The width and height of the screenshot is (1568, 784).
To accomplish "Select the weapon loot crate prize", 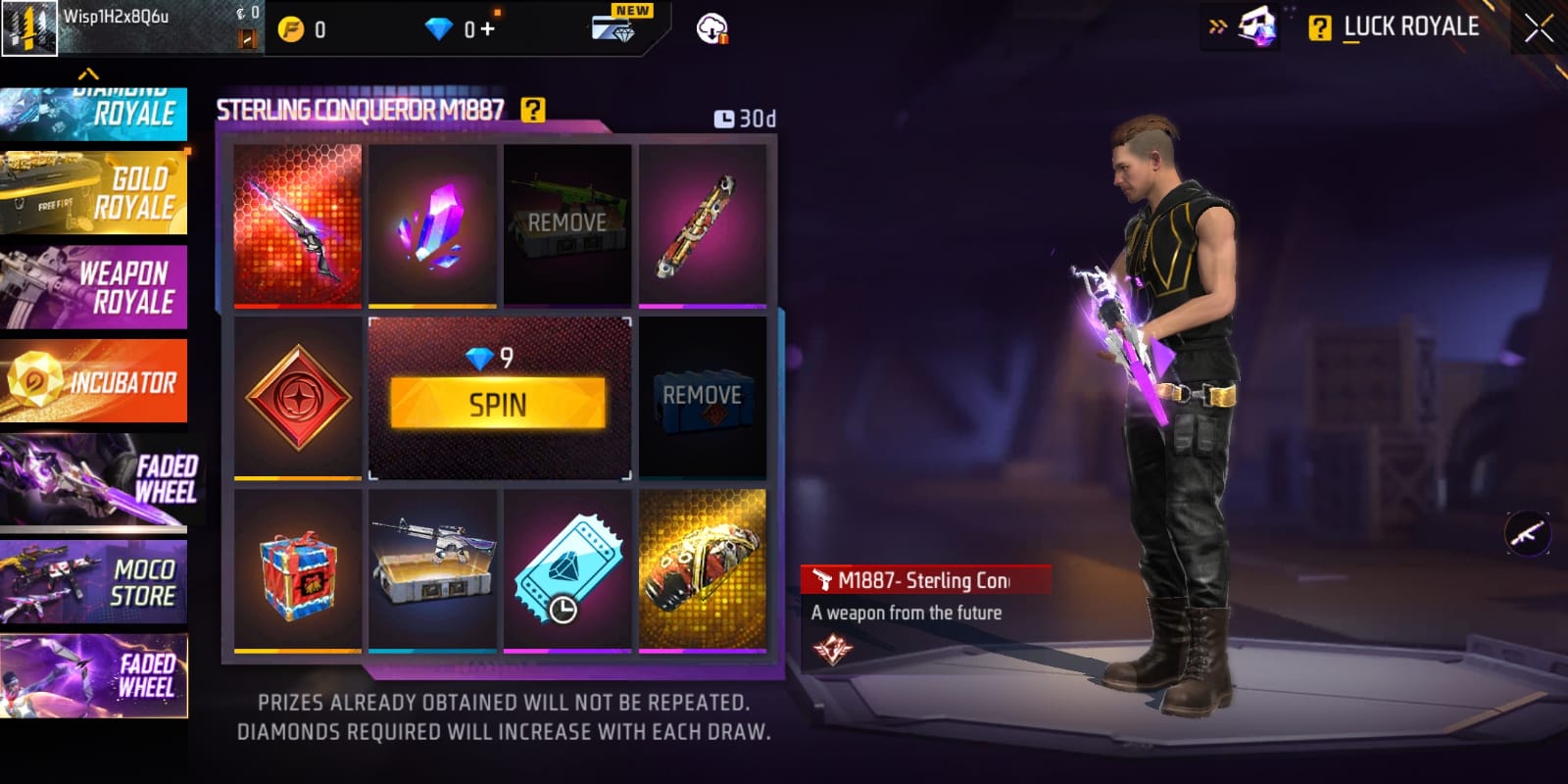I will click(432, 570).
